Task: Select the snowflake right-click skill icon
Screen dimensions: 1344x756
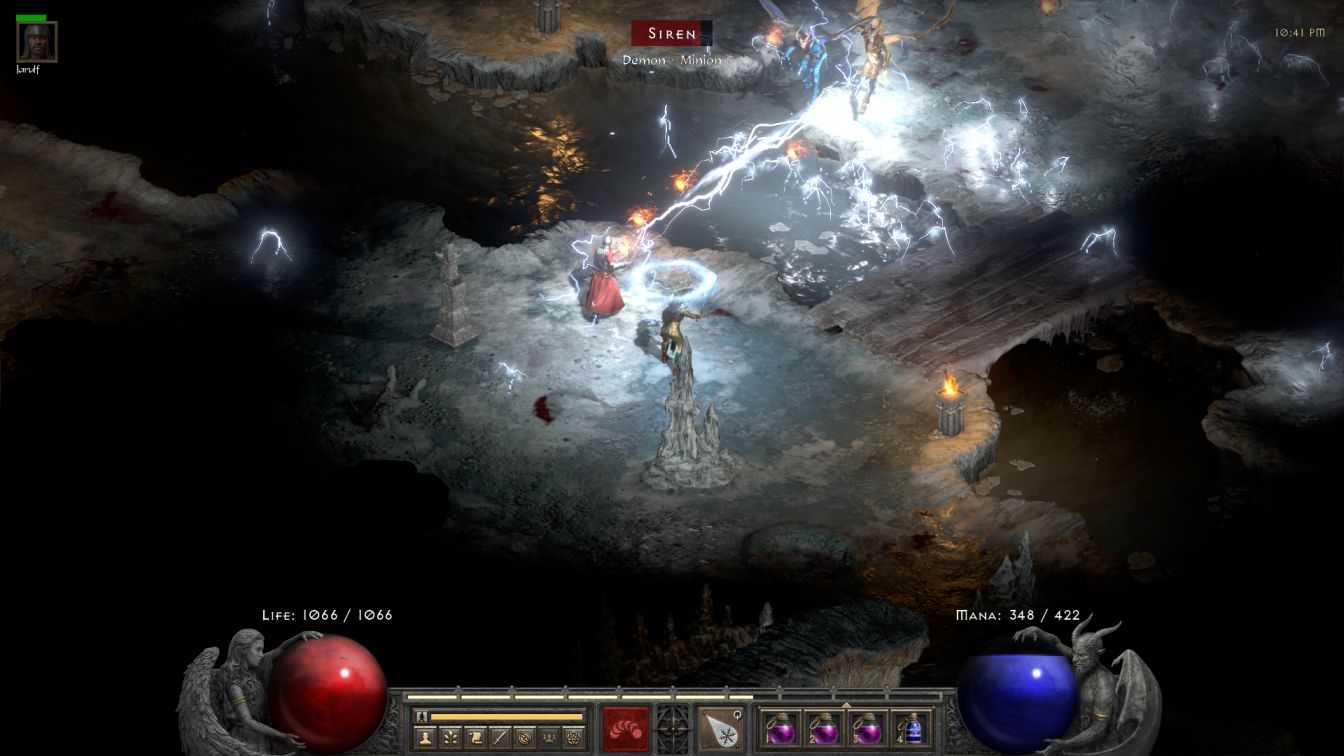Action: (x=718, y=728)
